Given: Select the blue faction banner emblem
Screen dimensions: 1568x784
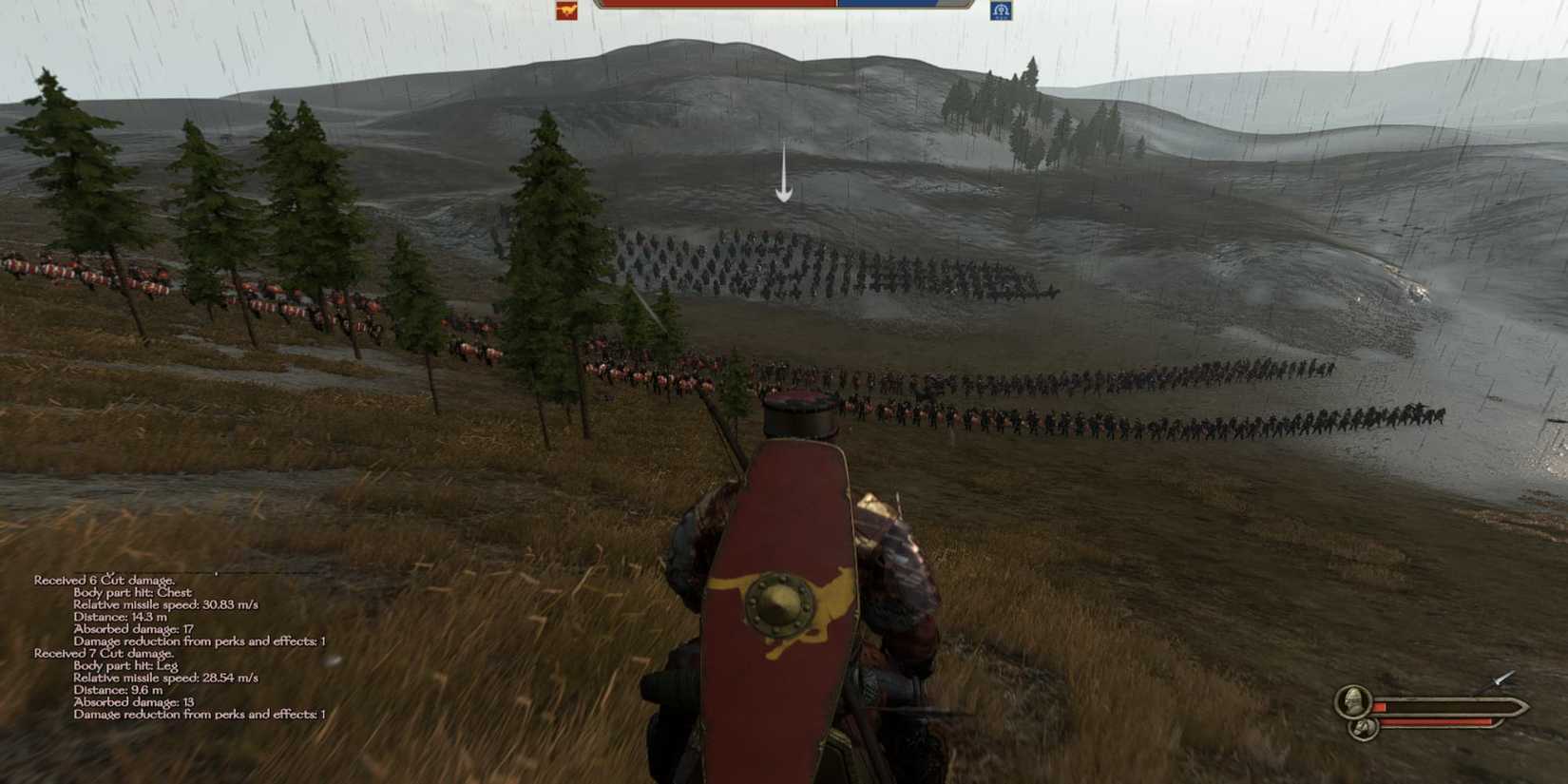Looking at the screenshot, I should point(1003,11).
